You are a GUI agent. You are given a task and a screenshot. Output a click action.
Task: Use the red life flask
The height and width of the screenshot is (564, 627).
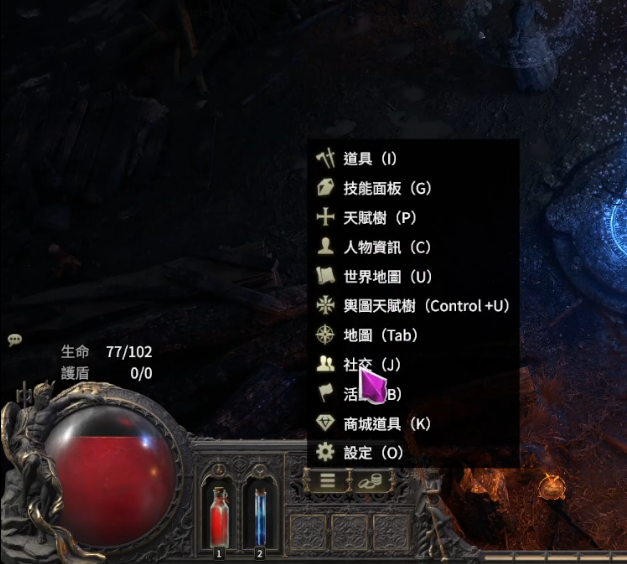[x=219, y=517]
